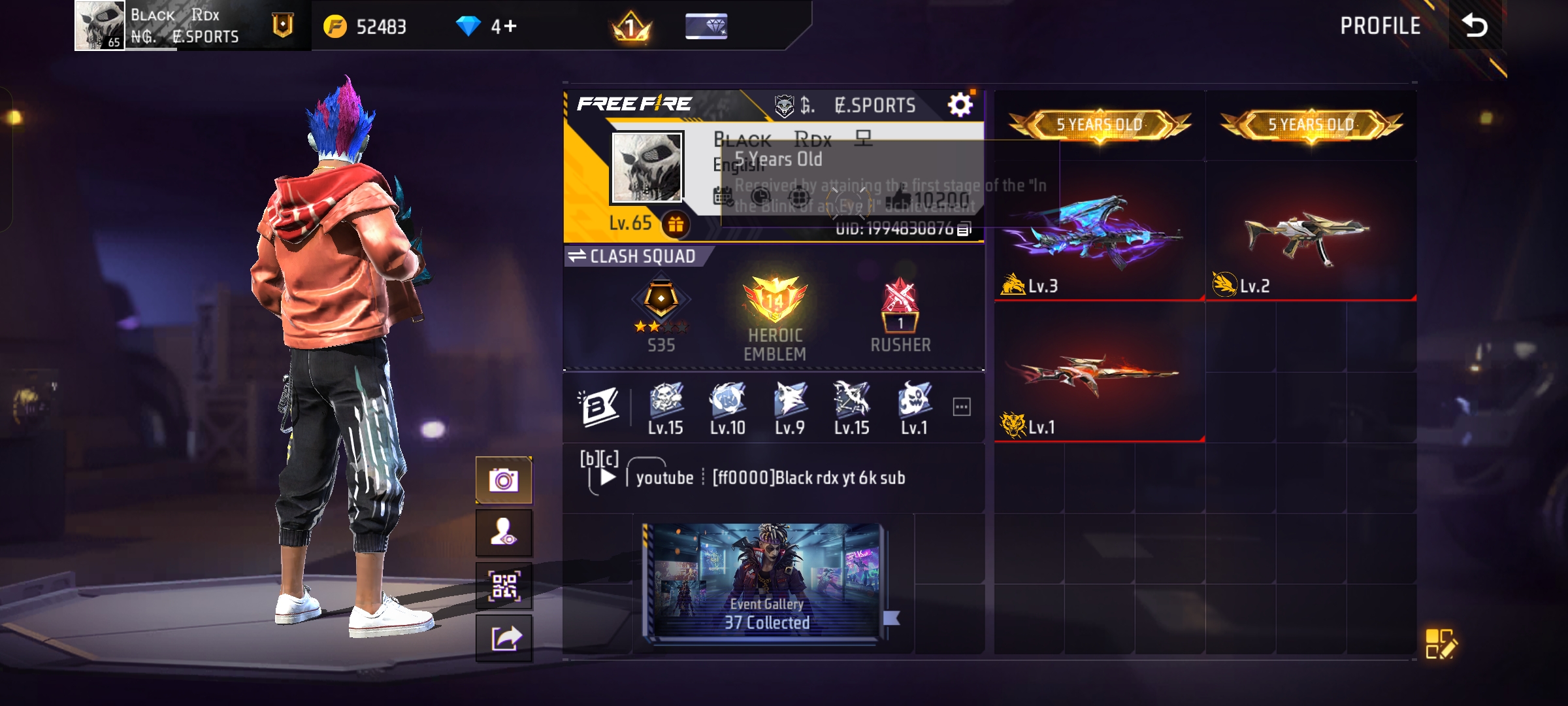1568x706 pixels.
Task: Open the character view silhouette button
Action: [x=504, y=533]
